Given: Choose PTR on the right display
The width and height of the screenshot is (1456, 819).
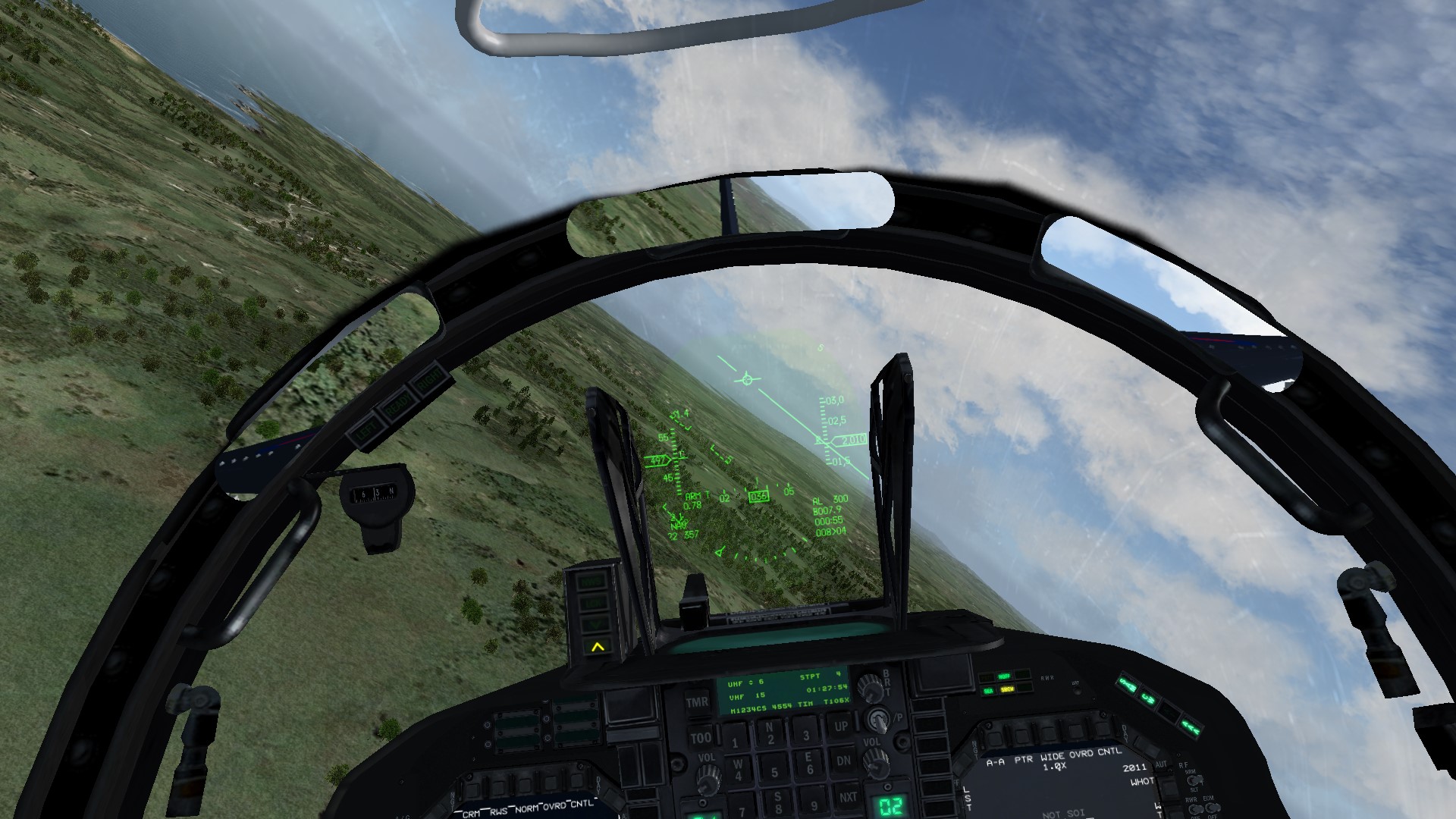Looking at the screenshot, I should pyautogui.click(x=1023, y=758).
